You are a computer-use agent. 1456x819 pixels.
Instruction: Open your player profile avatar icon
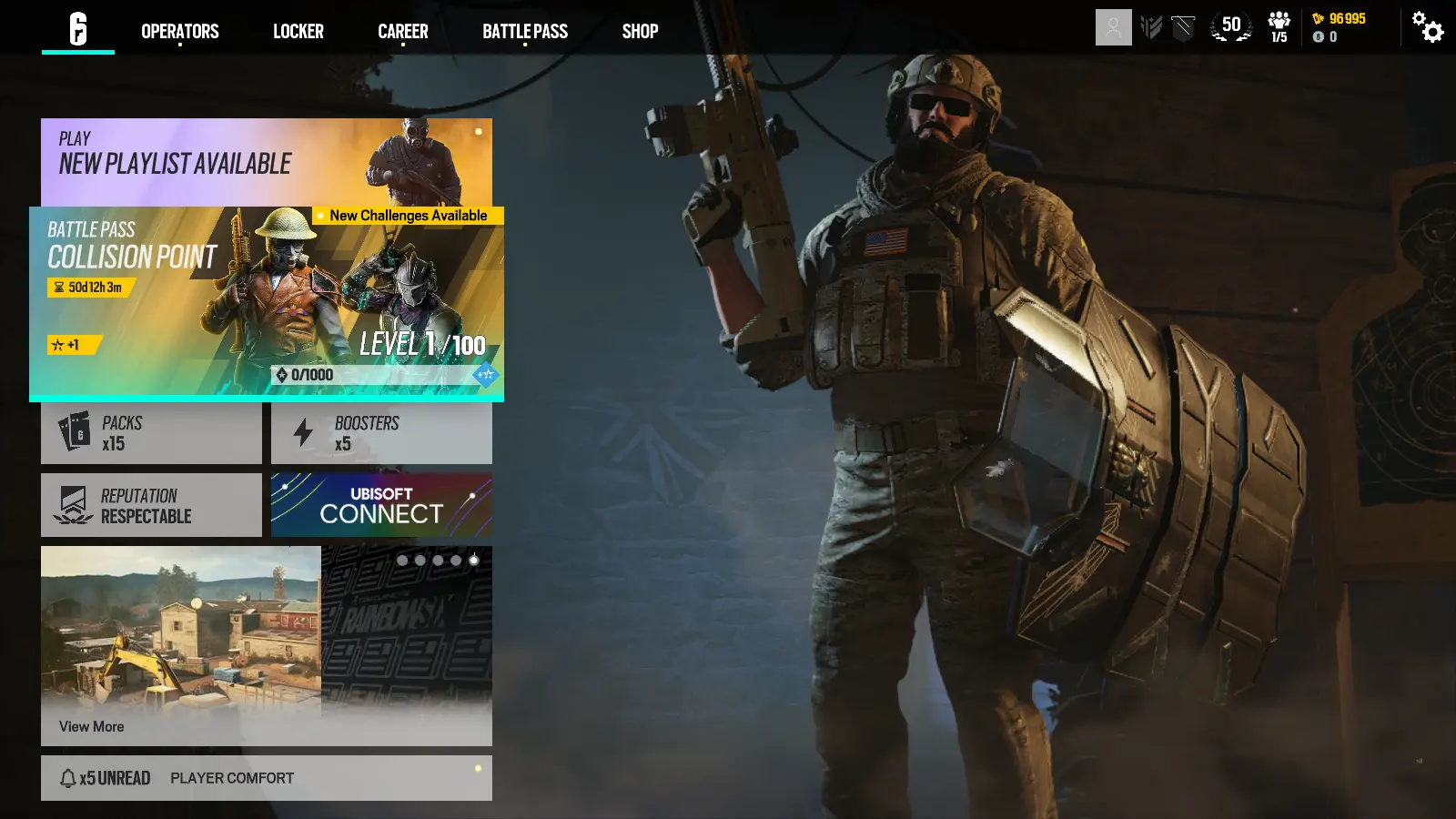[1113, 27]
